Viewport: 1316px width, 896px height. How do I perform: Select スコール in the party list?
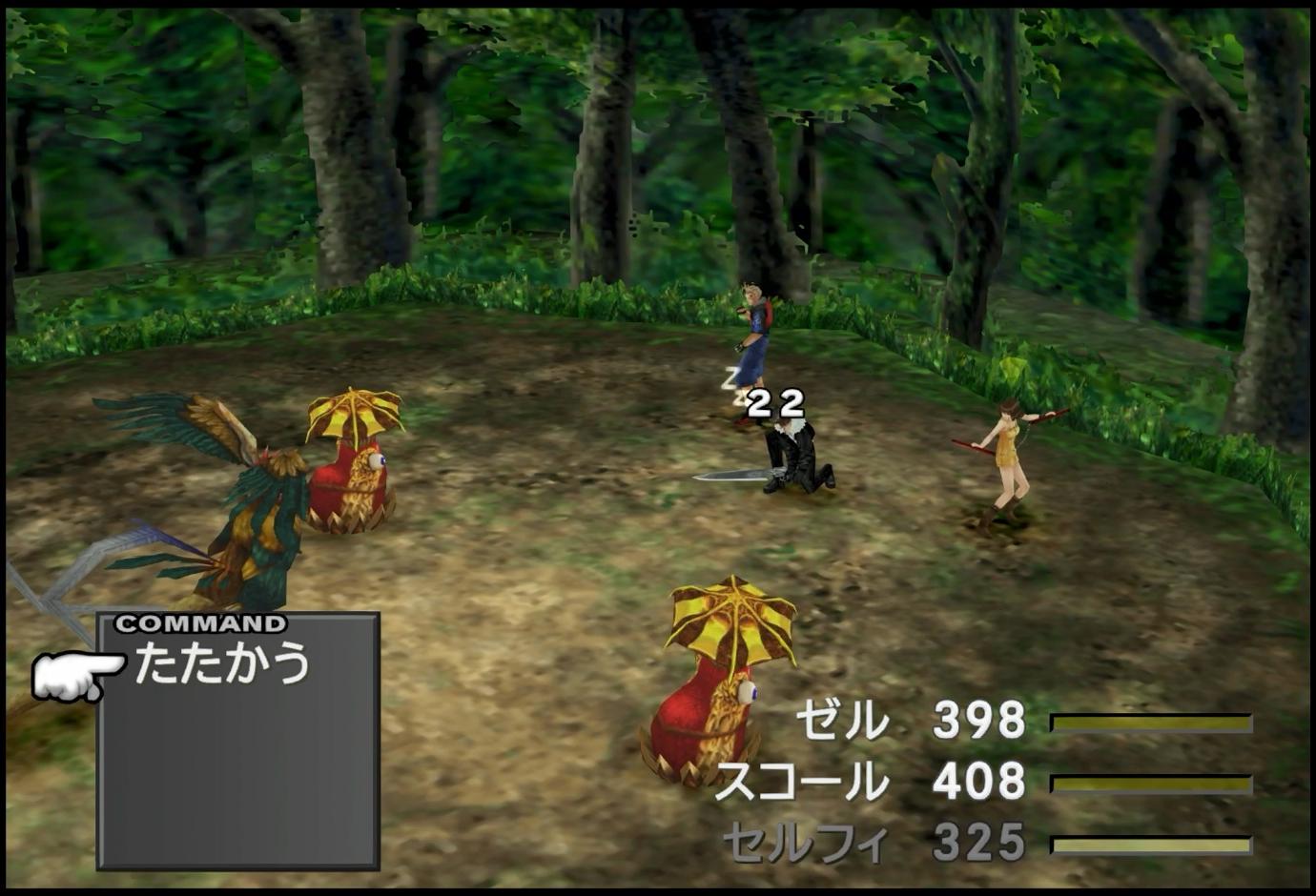point(801,783)
